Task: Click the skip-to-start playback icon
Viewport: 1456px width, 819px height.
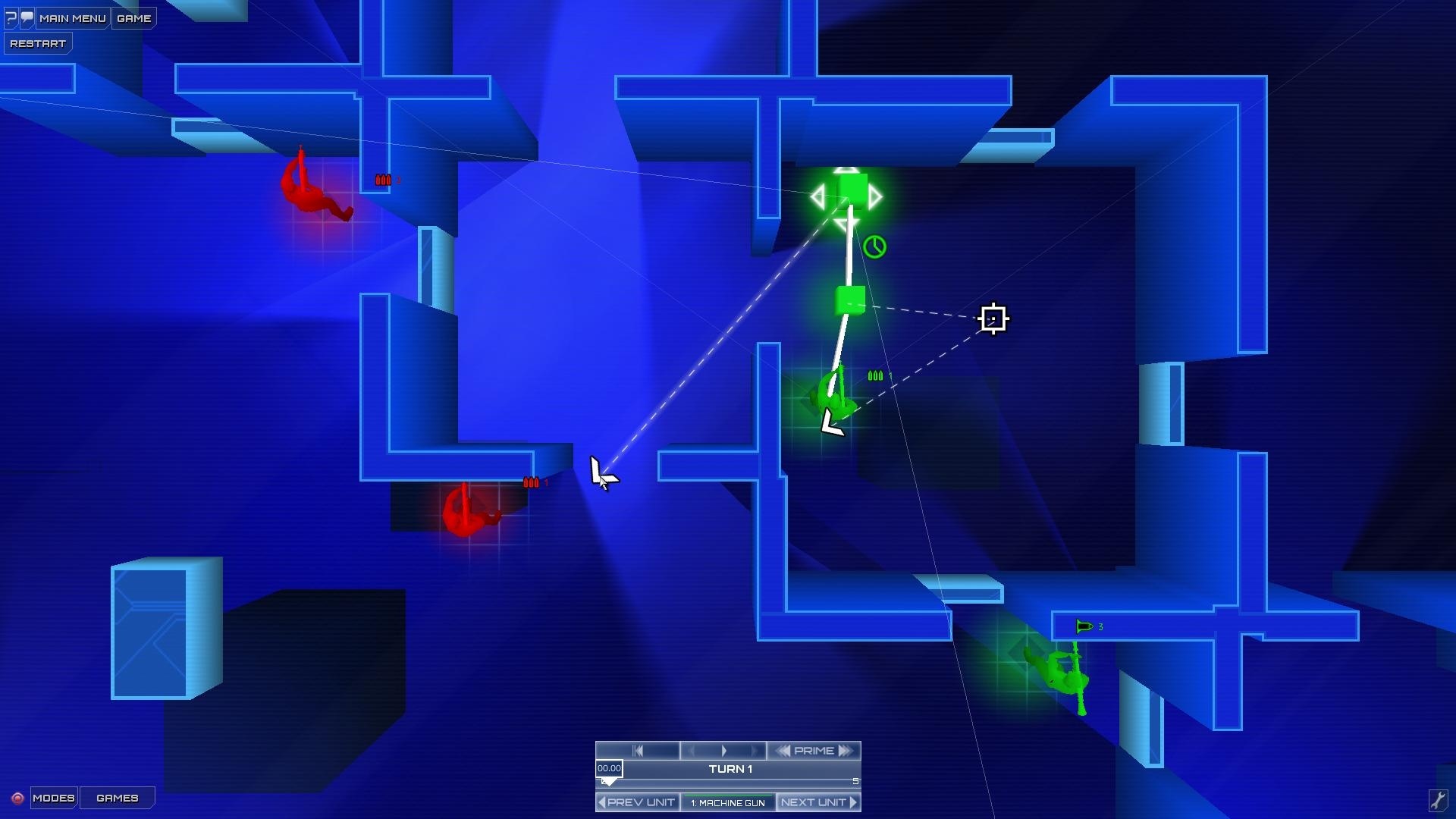Action: tap(639, 750)
